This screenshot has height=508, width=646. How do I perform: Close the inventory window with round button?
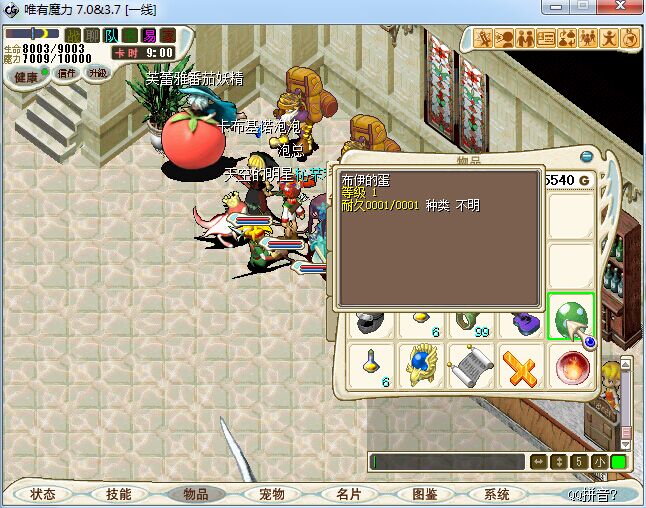(586, 156)
